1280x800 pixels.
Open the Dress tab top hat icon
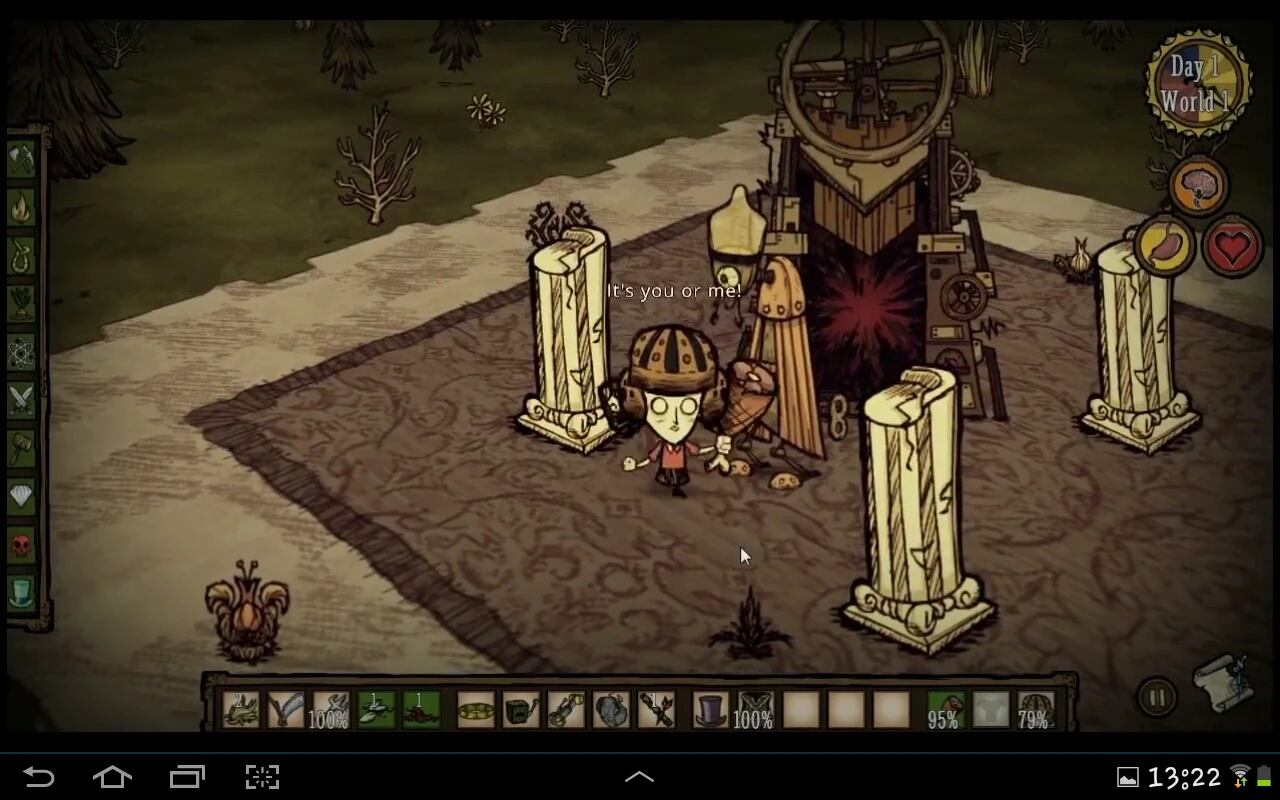[x=22, y=592]
